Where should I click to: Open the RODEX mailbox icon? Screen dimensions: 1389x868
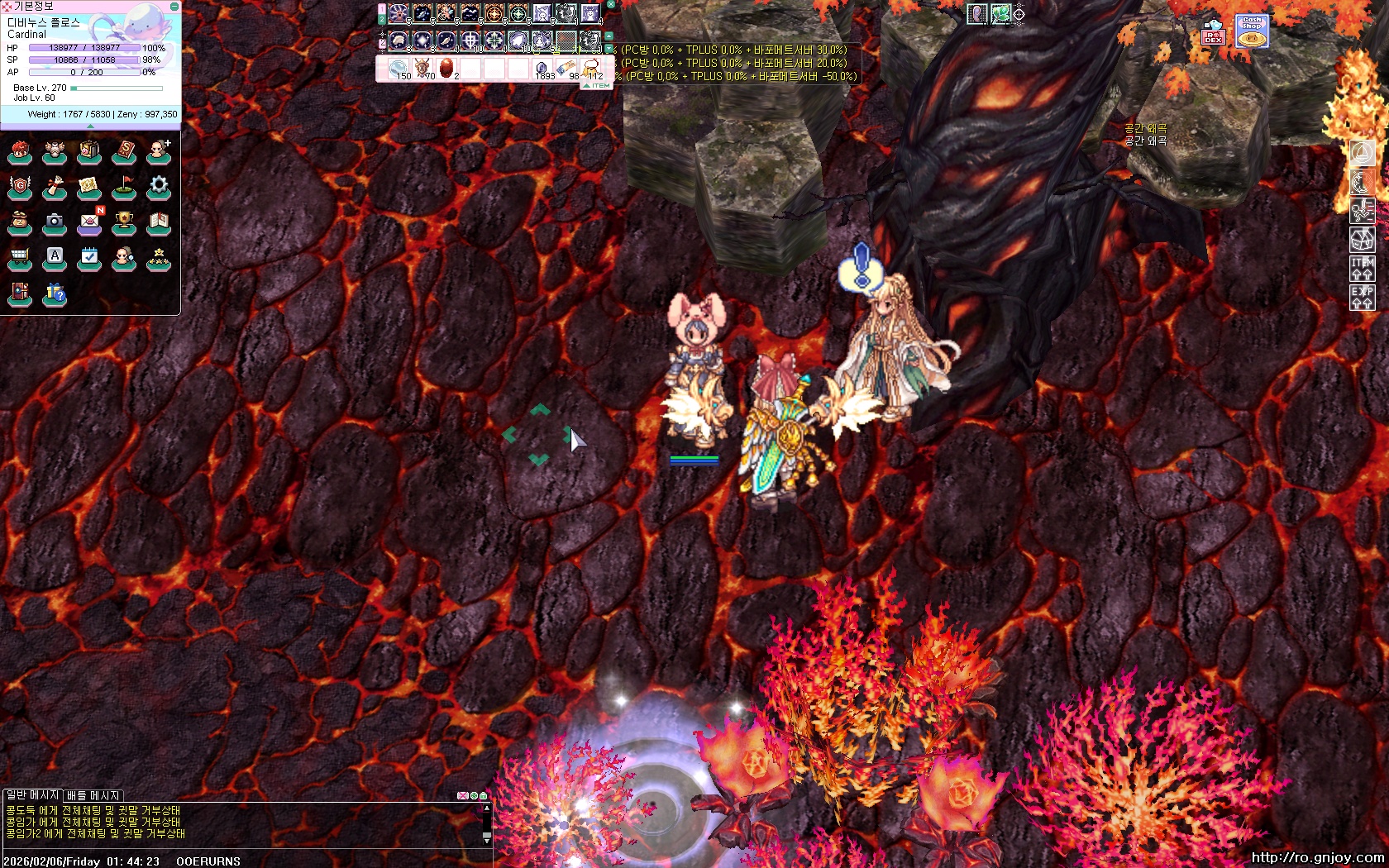click(x=1213, y=33)
